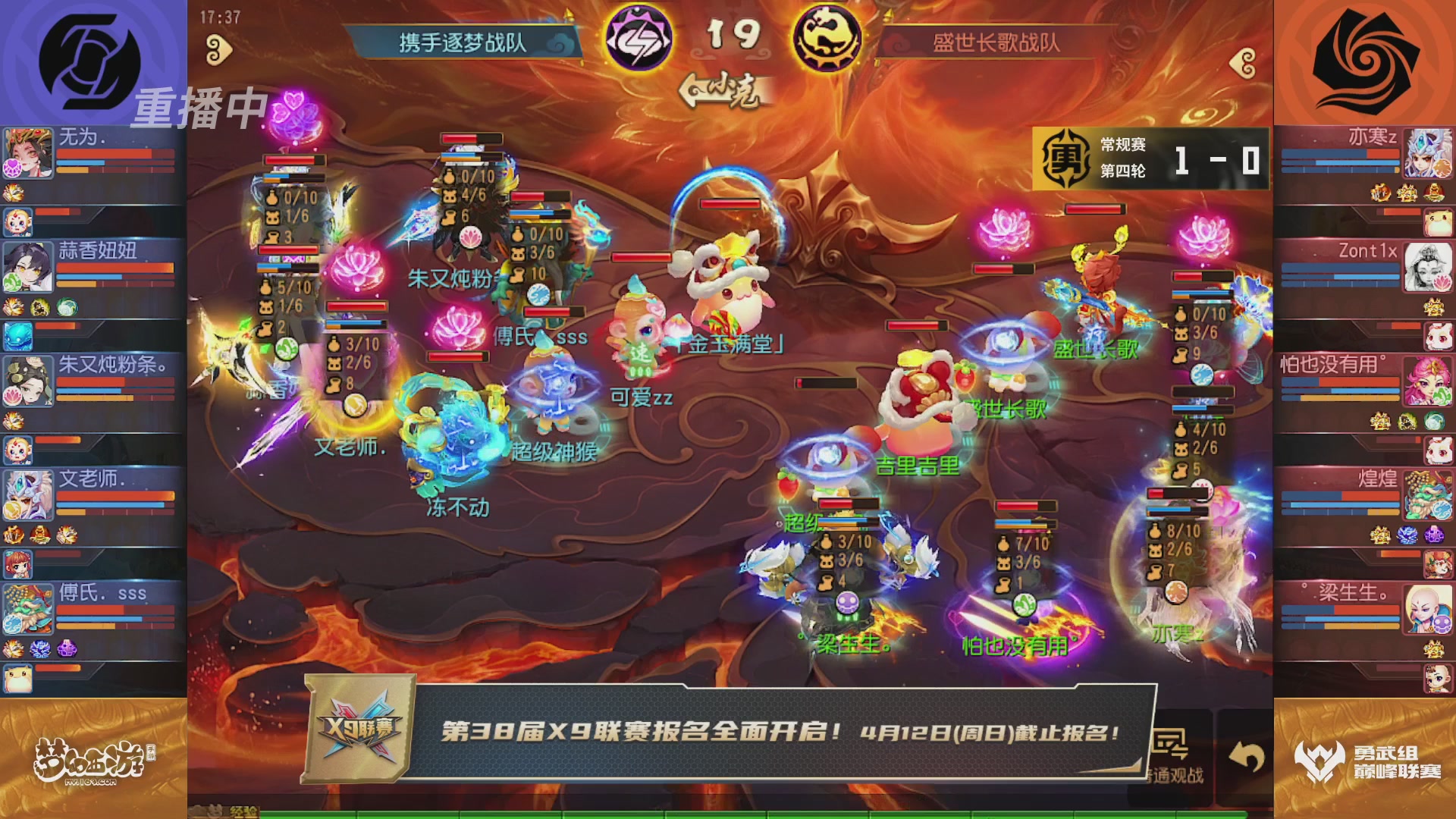The height and width of the screenshot is (819, 1456).
Task: Click the purple lightning team emblem beside the score
Action: click(x=639, y=35)
